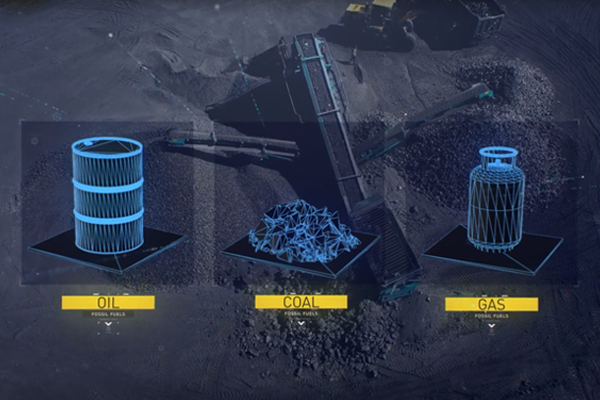Pick the yellow GAS label
Viewport: 600px width, 400px height.
pos(491,304)
